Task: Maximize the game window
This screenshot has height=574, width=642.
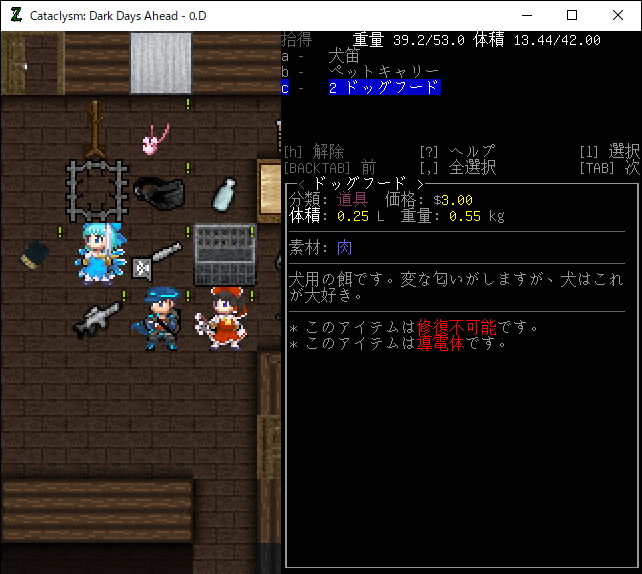Action: (572, 15)
